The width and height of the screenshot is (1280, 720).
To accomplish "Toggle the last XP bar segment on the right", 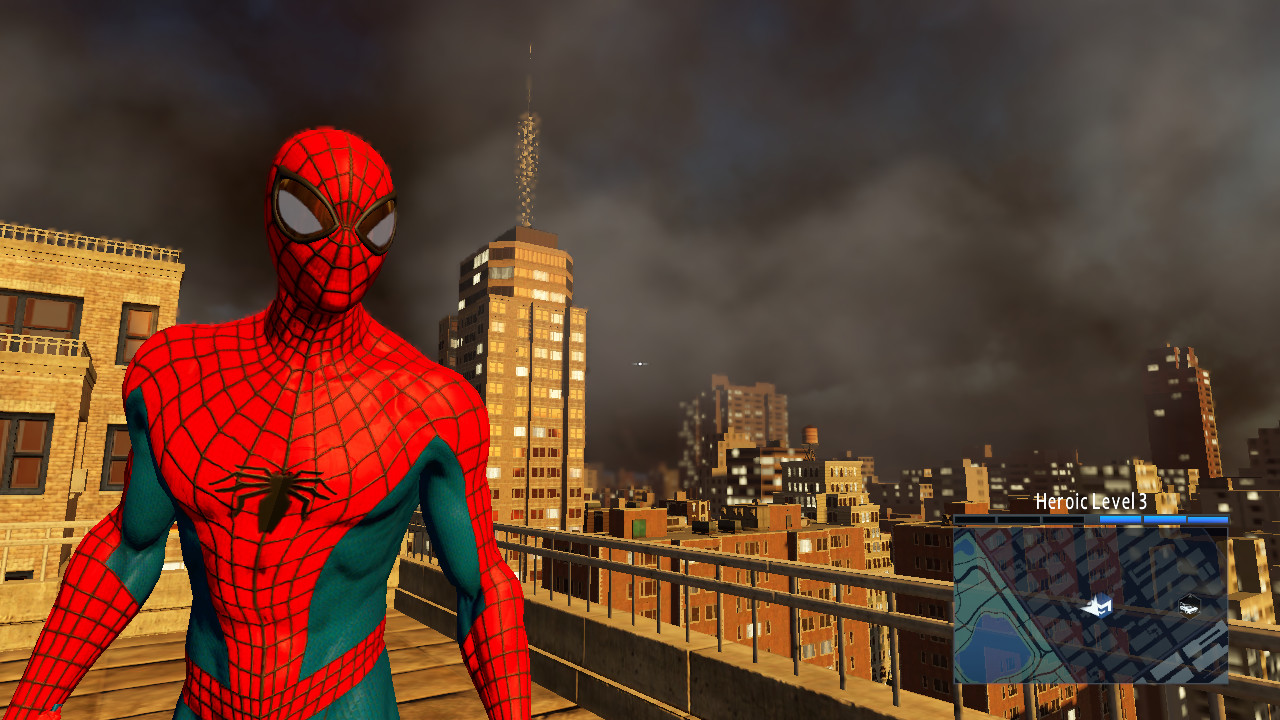I will [x=1207, y=519].
